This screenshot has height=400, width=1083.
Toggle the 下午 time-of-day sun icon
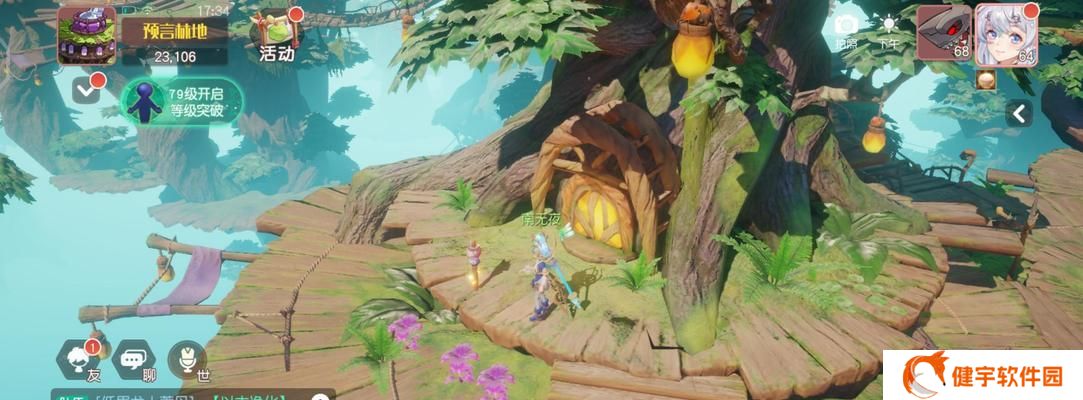click(x=888, y=30)
